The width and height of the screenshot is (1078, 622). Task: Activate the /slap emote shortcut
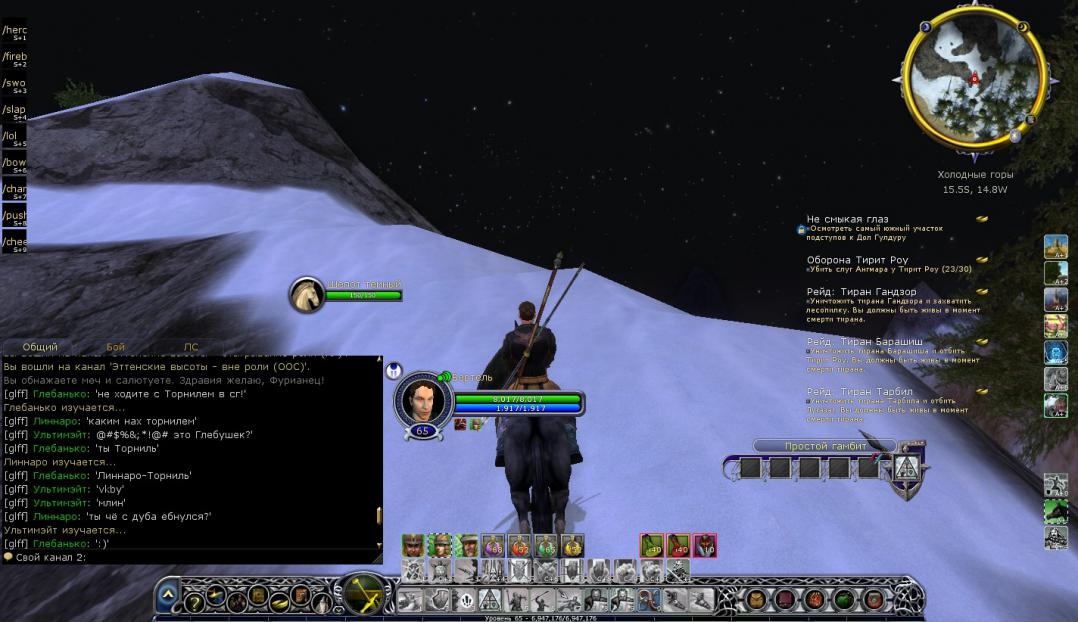14,110
